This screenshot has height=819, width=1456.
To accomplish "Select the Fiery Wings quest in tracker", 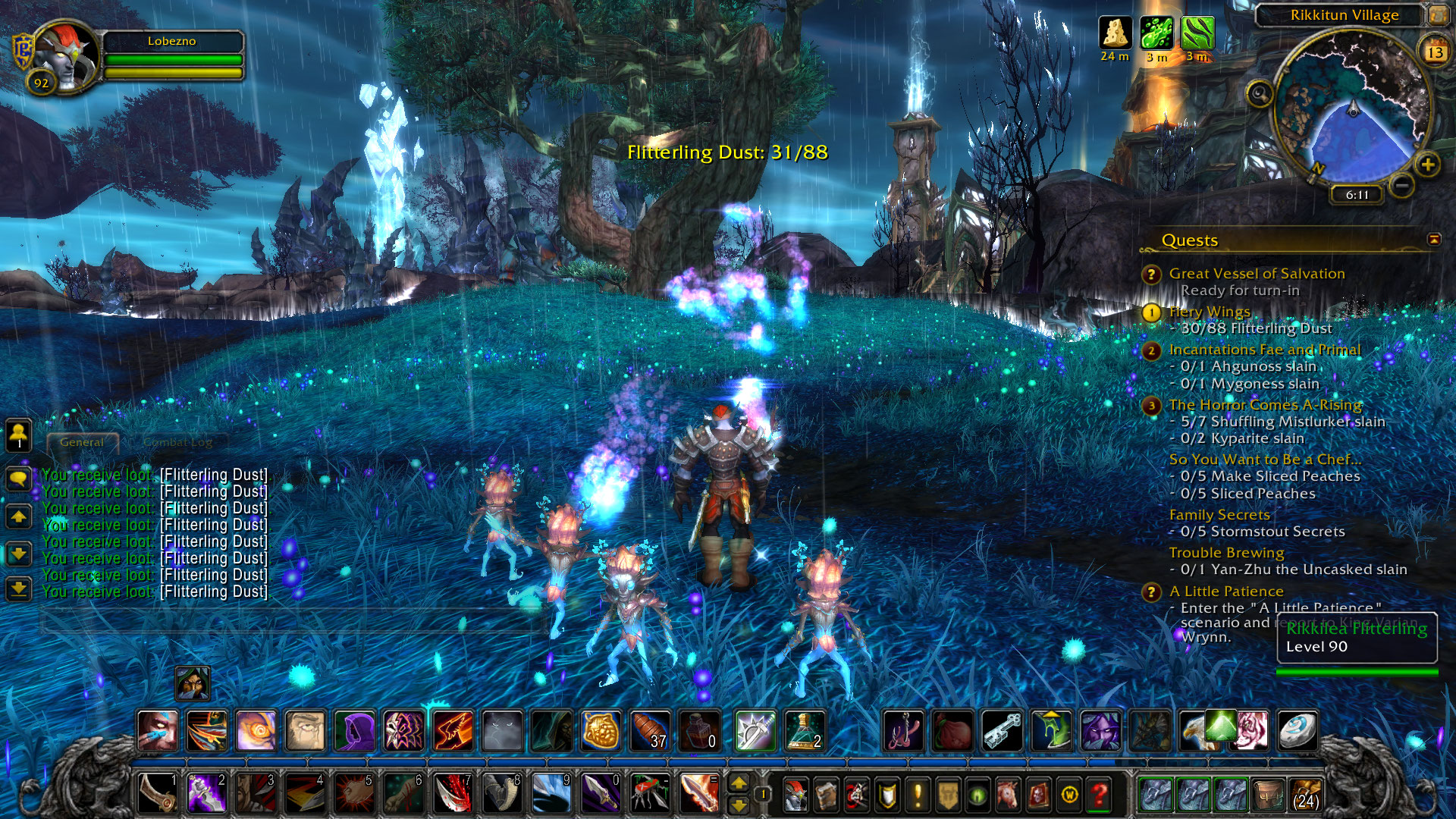I will (x=1209, y=312).
